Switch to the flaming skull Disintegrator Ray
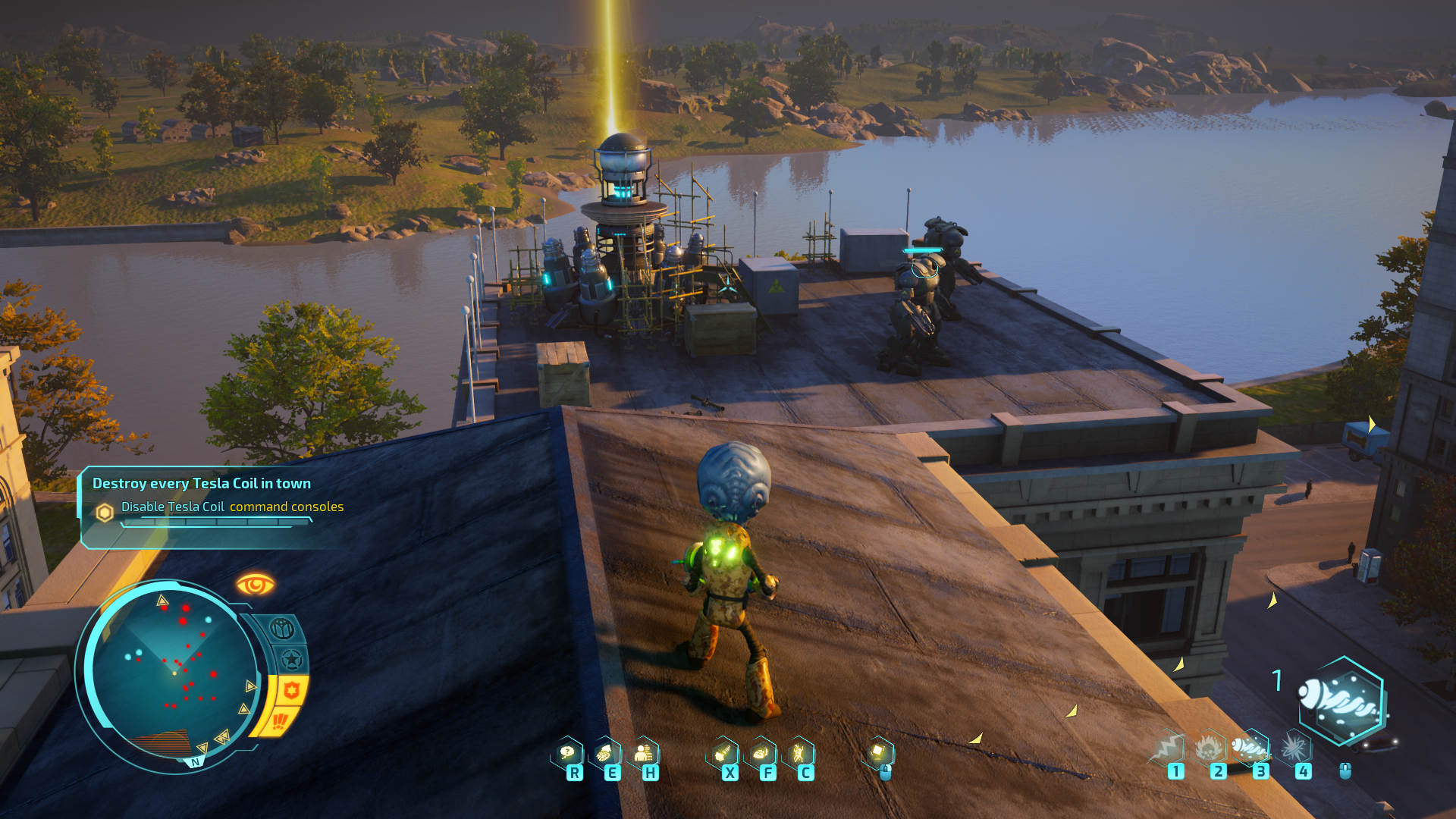Viewport: 1456px width, 819px height. [1210, 748]
